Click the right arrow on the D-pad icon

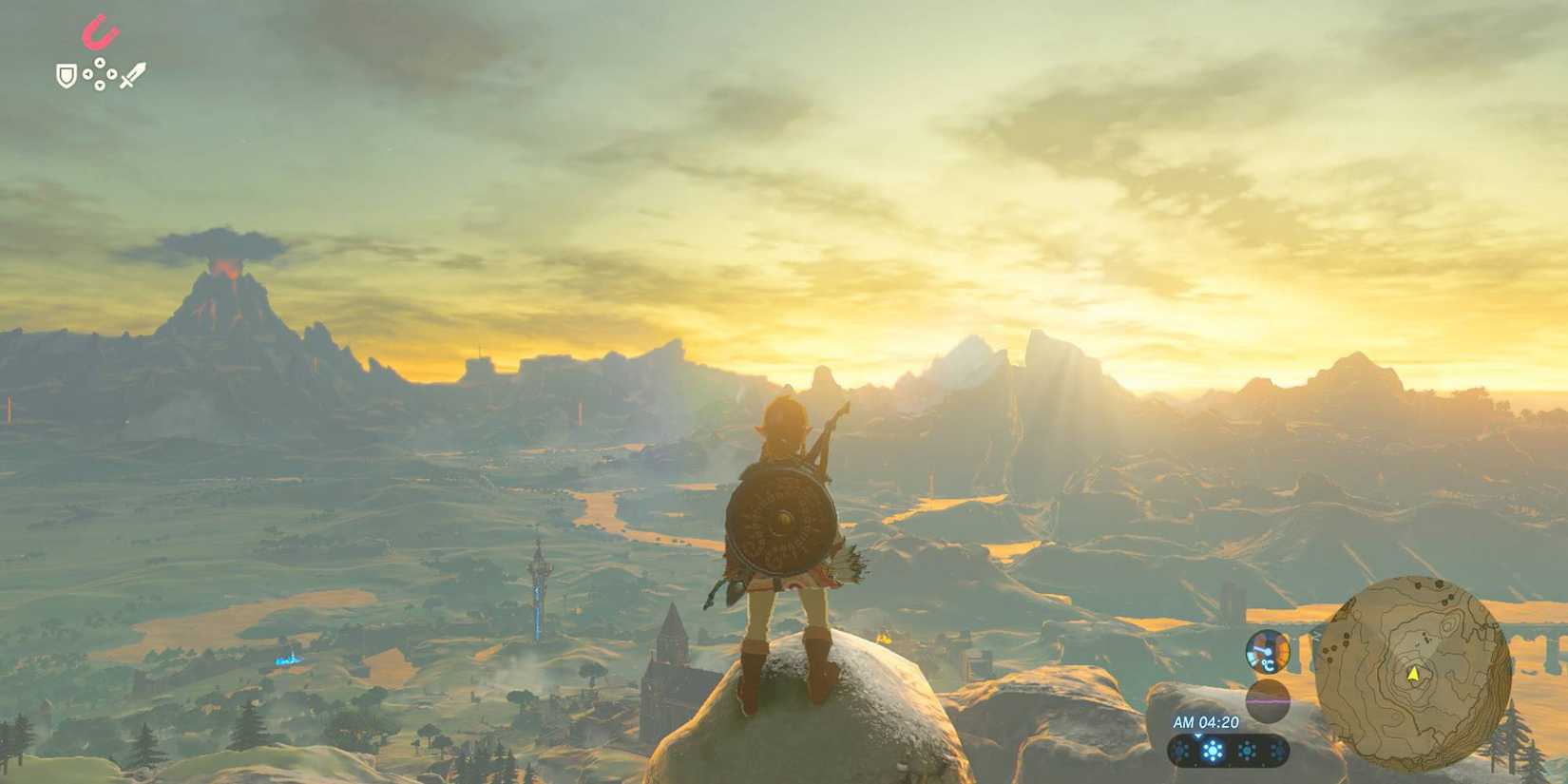(x=111, y=73)
